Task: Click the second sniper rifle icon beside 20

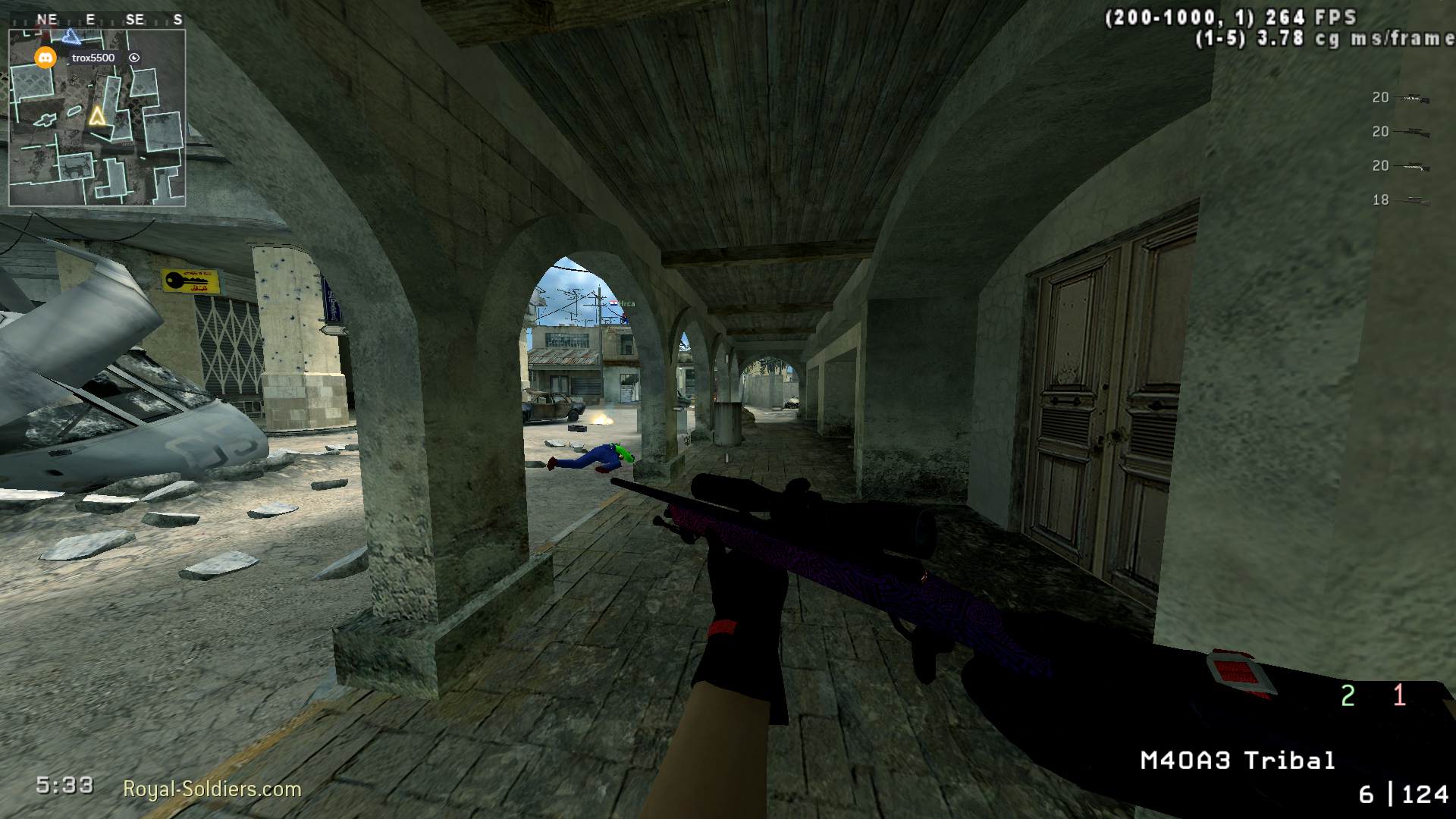Action: [1412, 131]
